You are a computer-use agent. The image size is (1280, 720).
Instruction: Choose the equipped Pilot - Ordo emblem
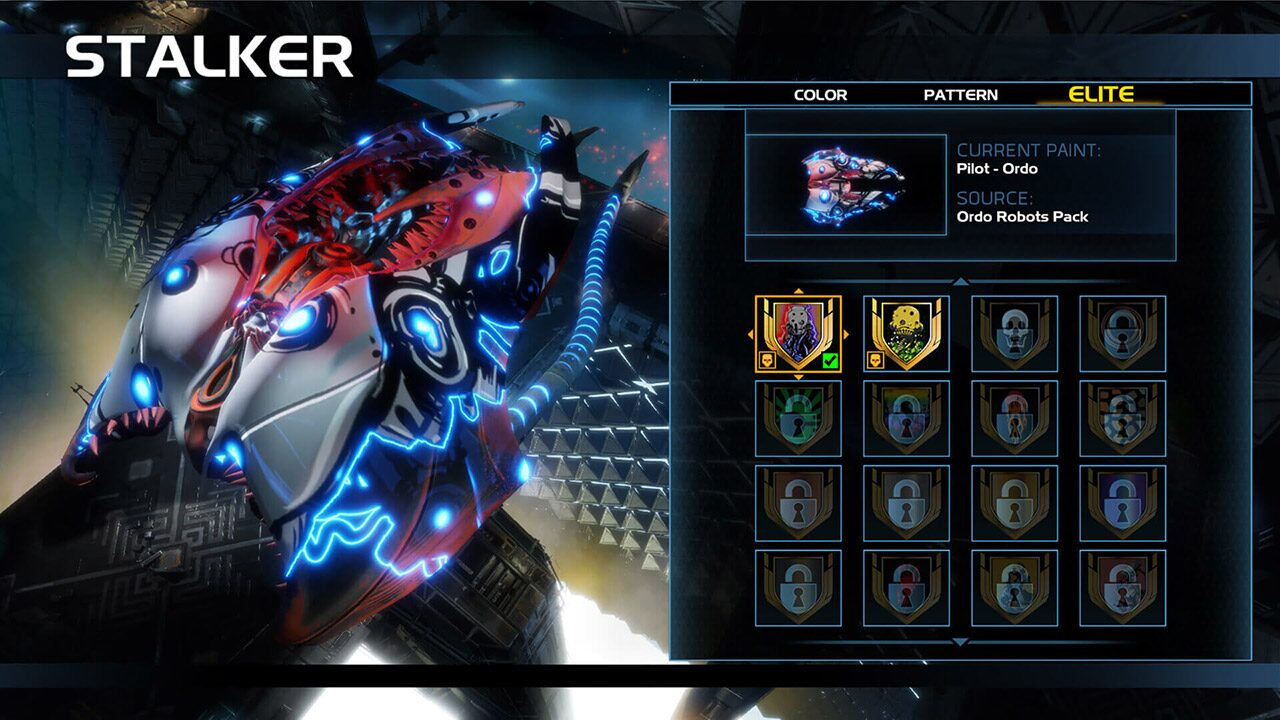coord(798,334)
